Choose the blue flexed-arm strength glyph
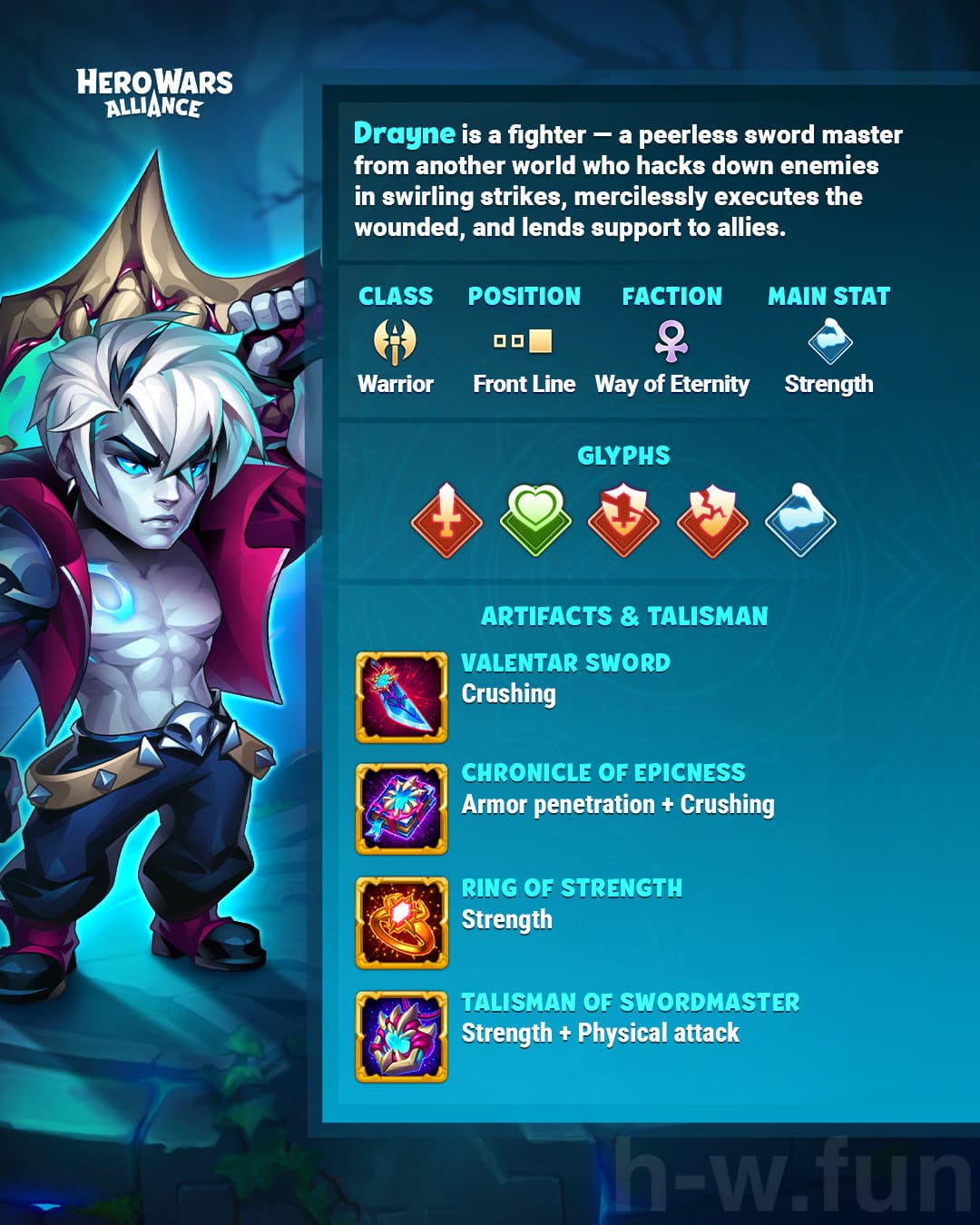980x1225 pixels. tap(799, 520)
